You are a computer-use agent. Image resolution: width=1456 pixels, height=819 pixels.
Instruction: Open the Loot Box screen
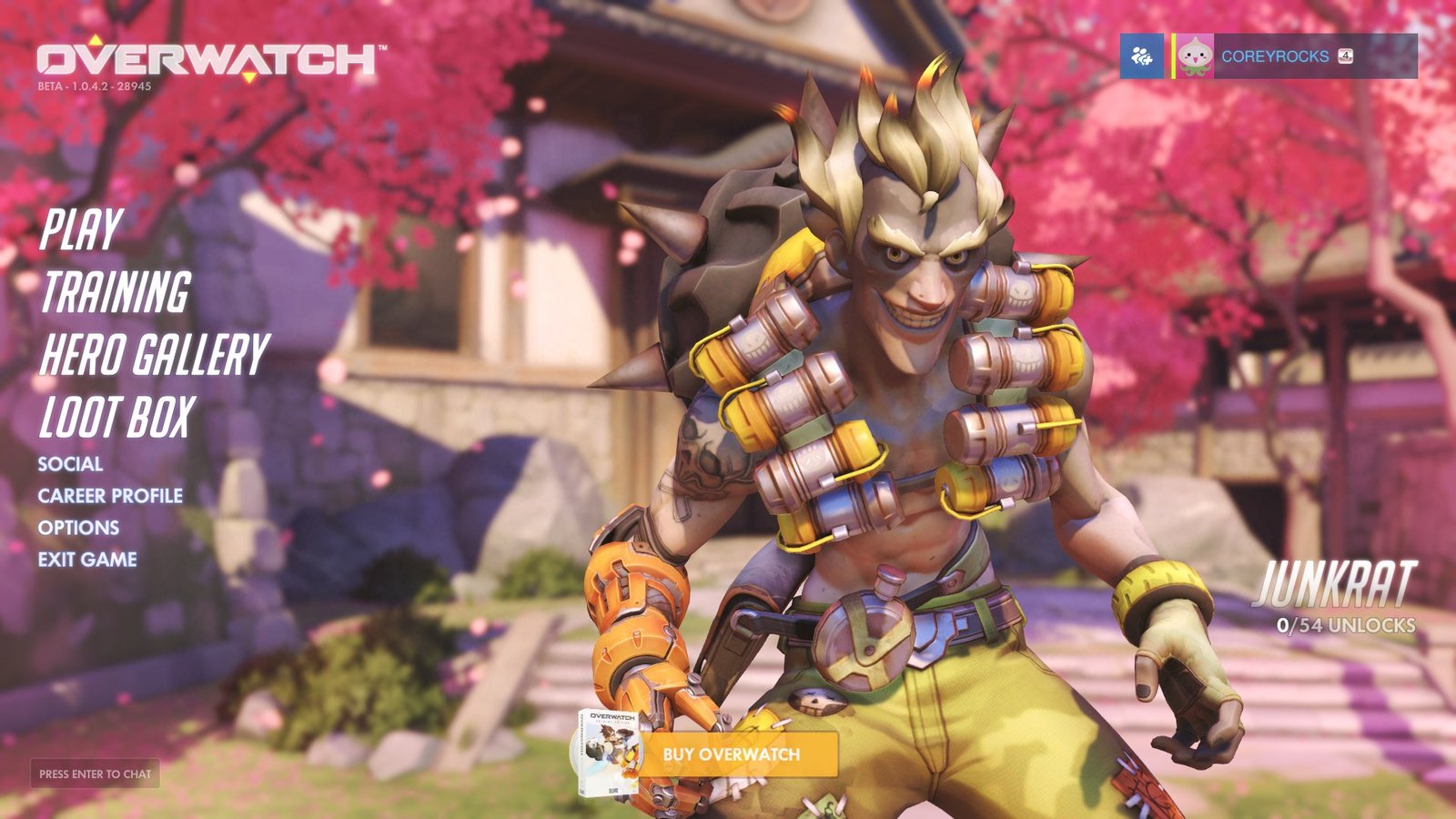point(117,418)
